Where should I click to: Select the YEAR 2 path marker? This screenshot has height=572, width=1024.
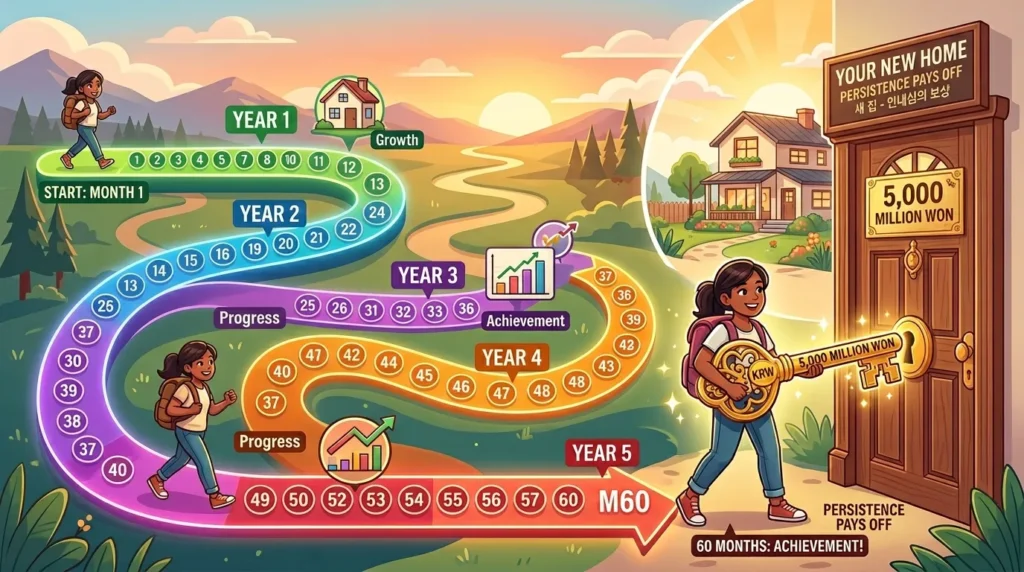point(266,213)
